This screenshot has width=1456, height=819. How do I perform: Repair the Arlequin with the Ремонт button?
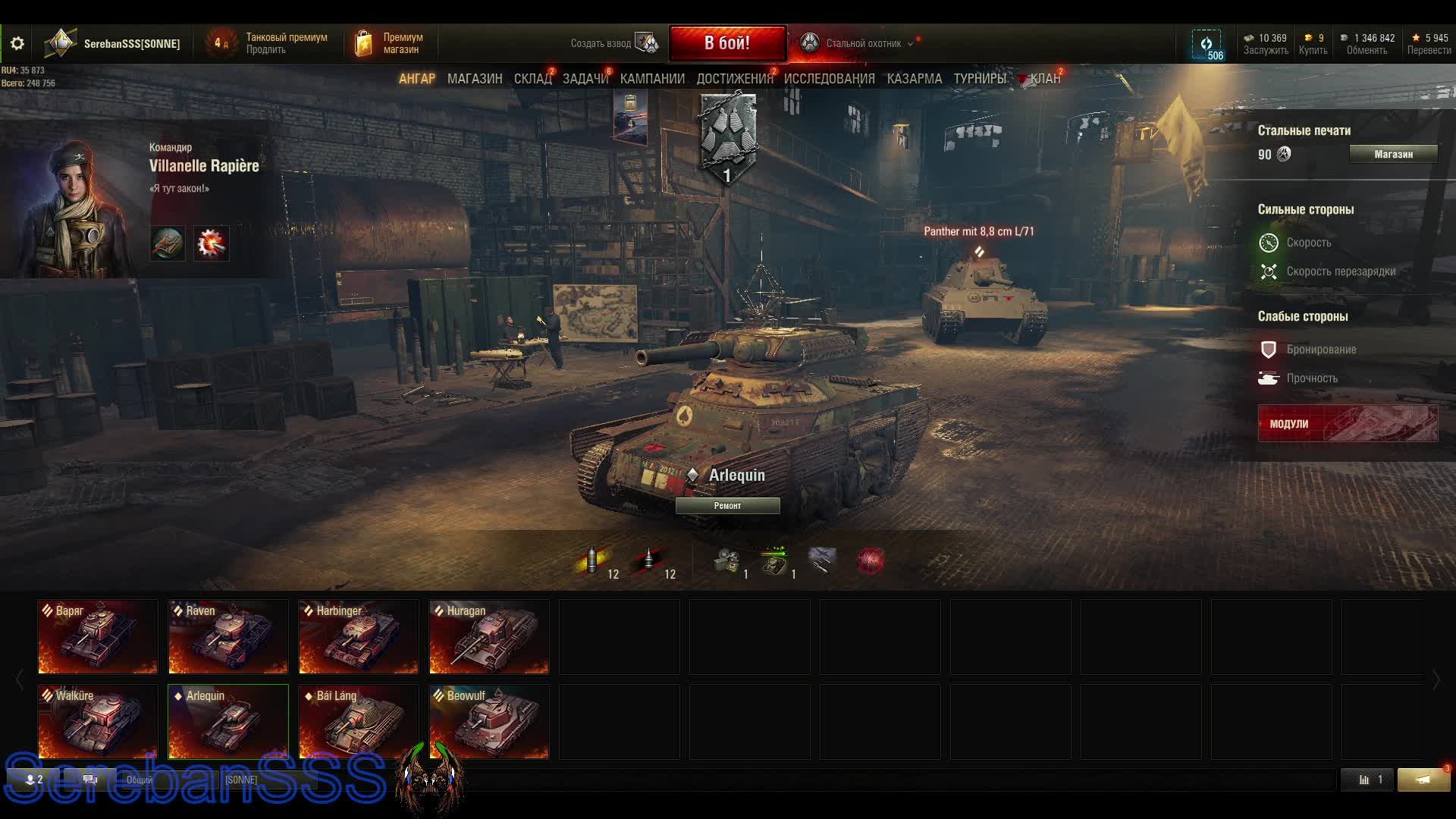(727, 506)
